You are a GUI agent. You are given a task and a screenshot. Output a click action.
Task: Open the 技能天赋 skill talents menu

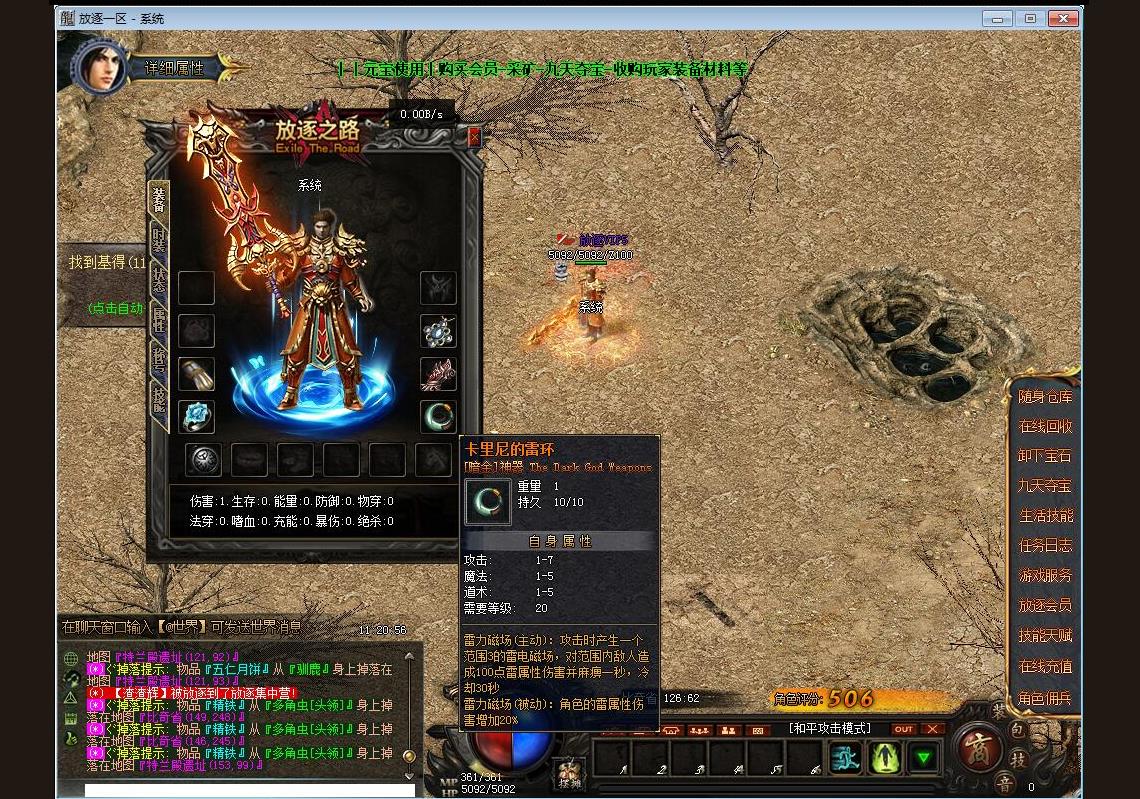1045,636
